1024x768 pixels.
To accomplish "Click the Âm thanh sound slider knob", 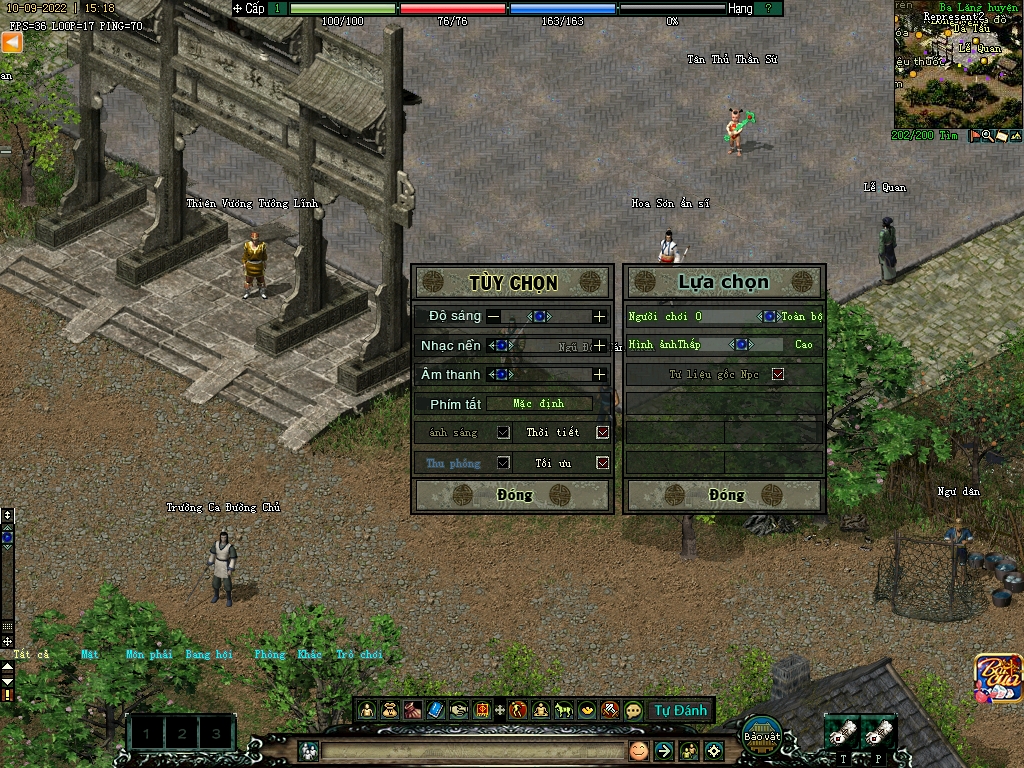I will [x=501, y=374].
